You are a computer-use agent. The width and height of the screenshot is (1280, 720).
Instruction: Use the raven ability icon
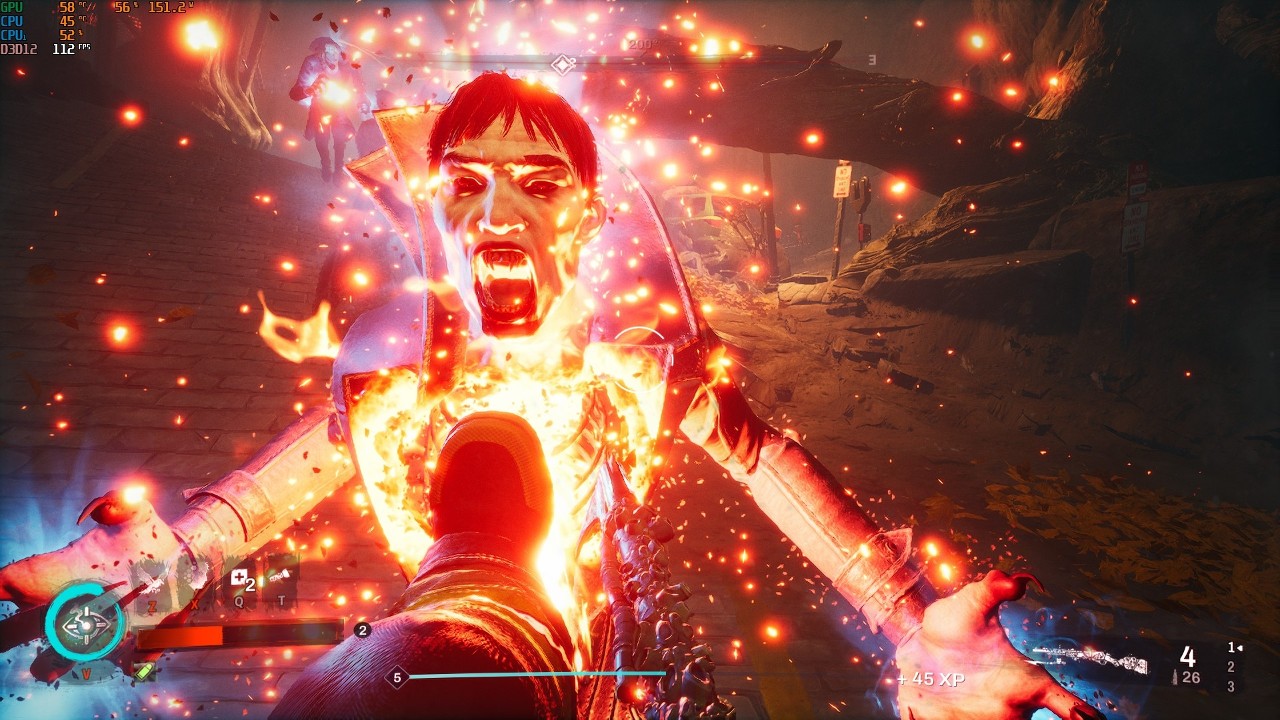pyautogui.click(x=153, y=580)
